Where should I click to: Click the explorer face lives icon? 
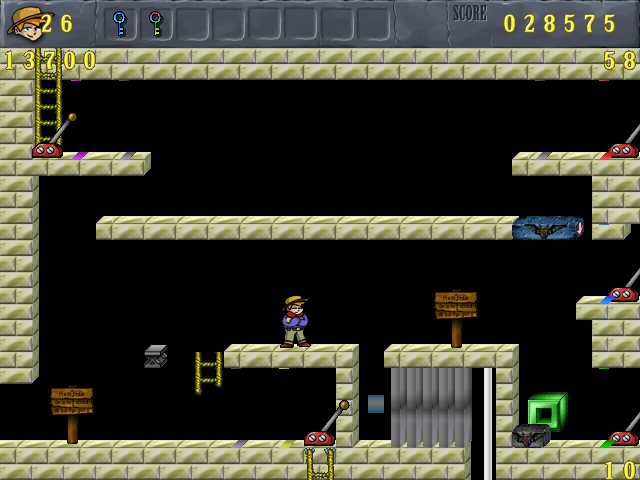24,22
